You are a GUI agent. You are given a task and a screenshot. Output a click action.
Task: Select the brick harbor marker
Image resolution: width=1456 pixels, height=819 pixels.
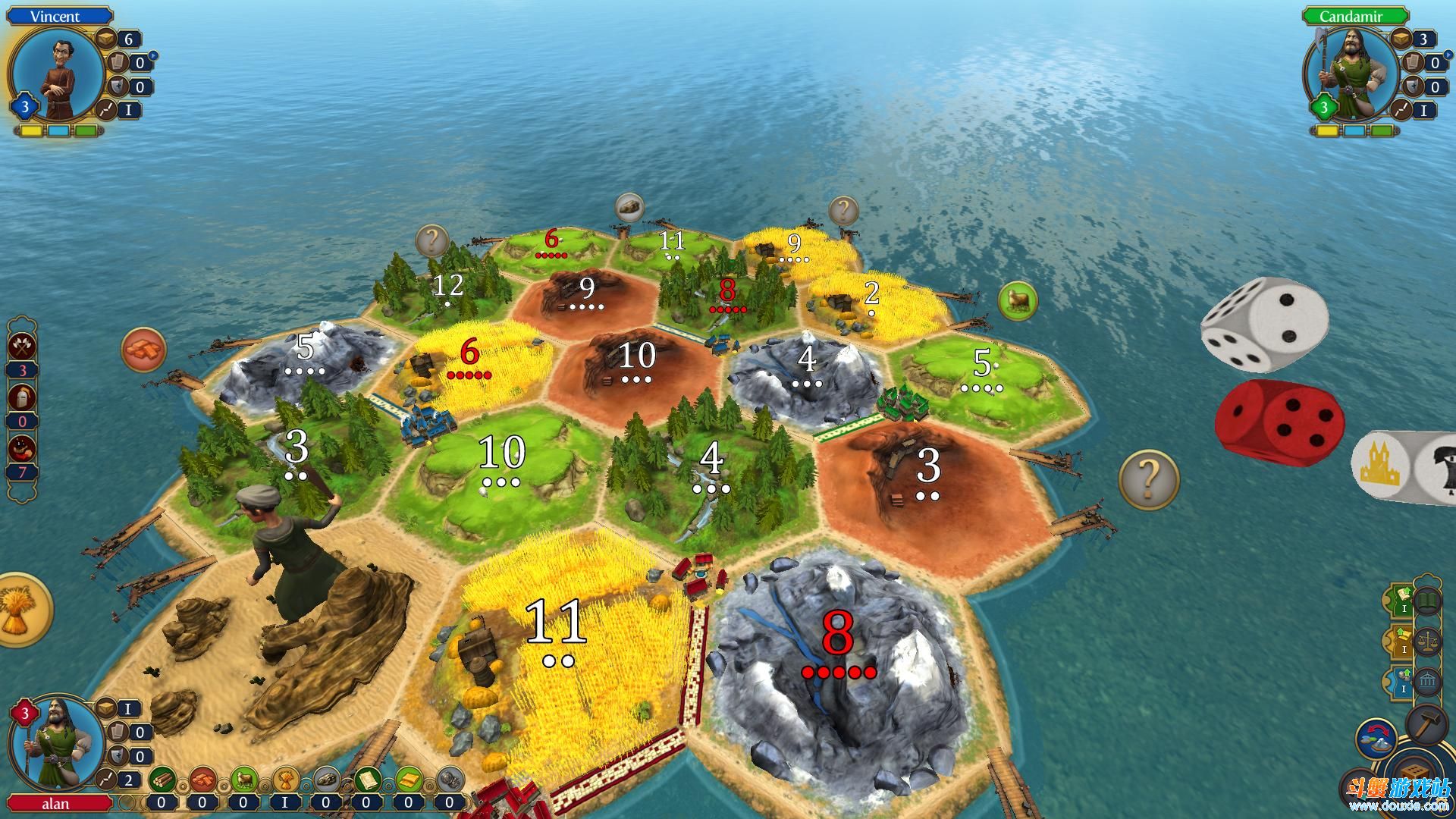click(143, 350)
